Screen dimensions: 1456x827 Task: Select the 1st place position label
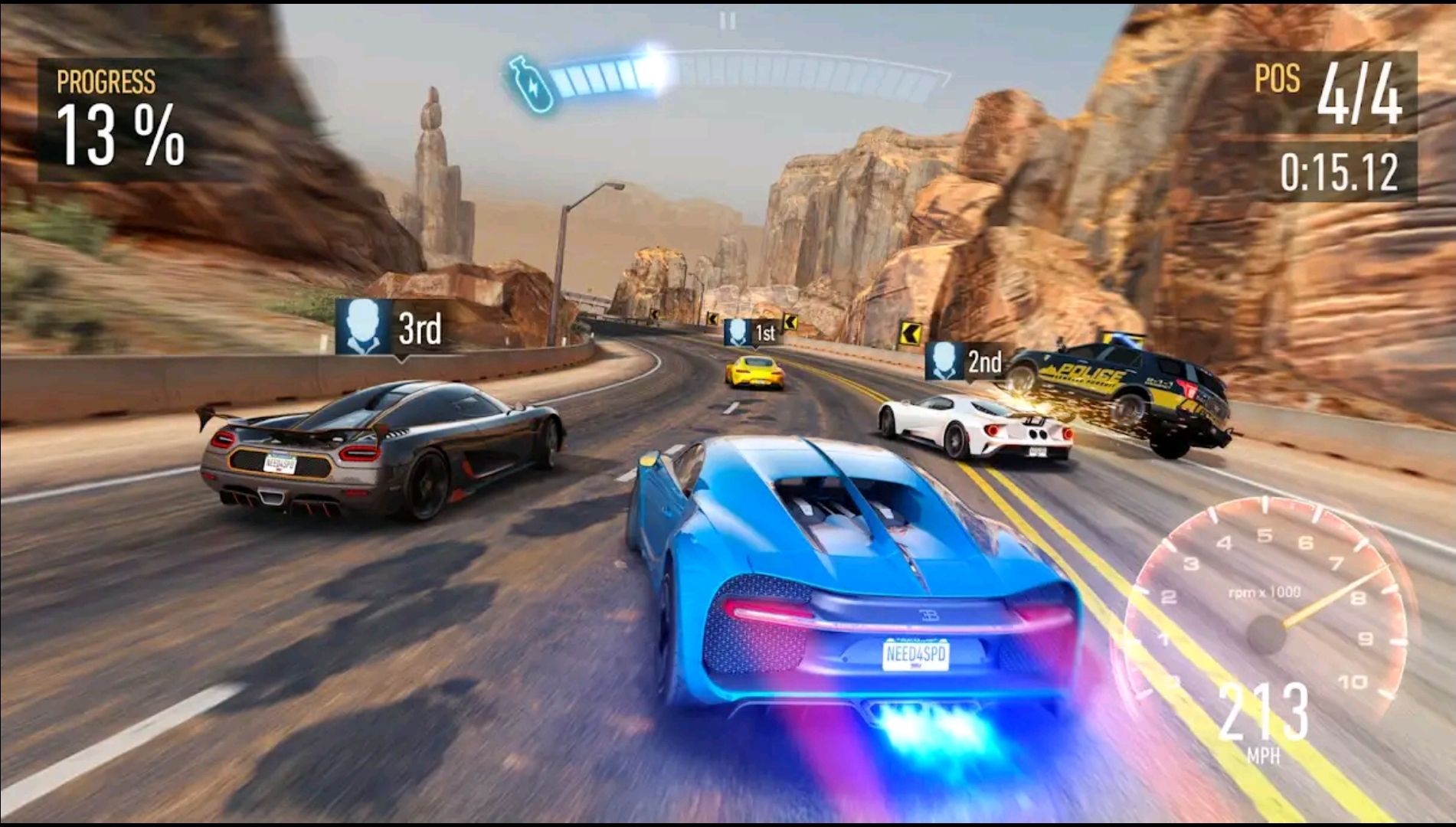click(x=767, y=332)
